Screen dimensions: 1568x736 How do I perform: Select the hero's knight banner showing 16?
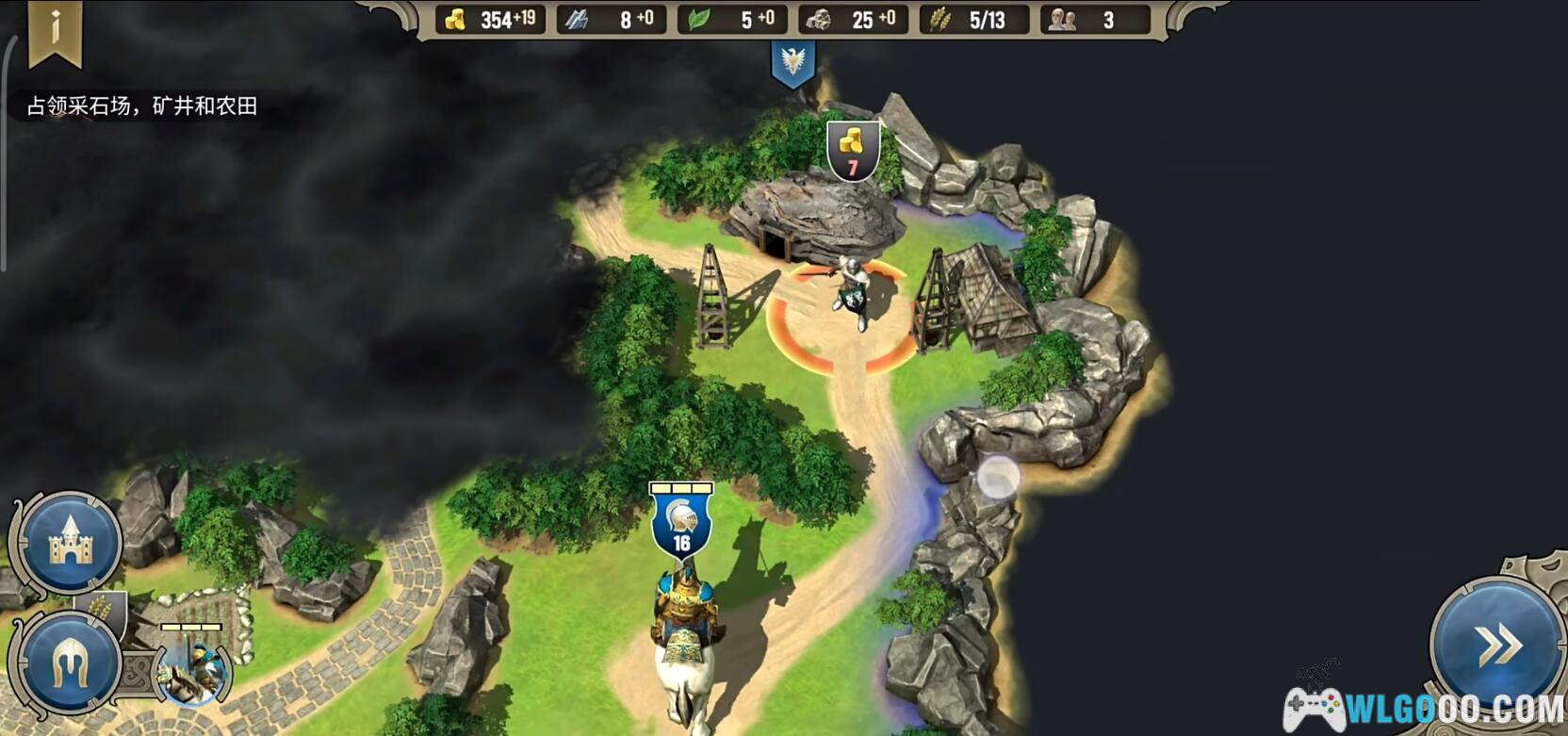tap(681, 523)
